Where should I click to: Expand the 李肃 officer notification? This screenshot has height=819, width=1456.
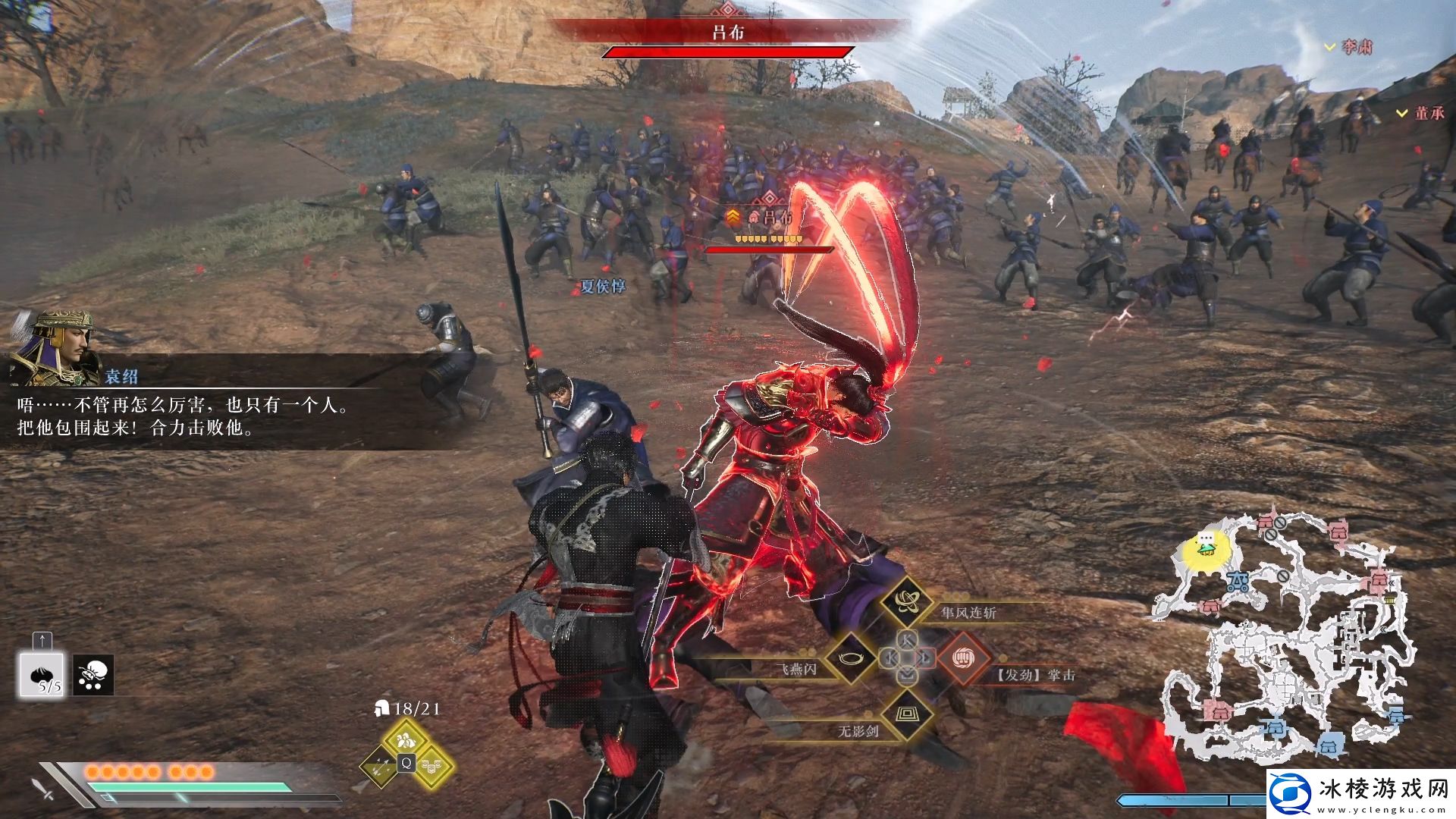(1350, 47)
